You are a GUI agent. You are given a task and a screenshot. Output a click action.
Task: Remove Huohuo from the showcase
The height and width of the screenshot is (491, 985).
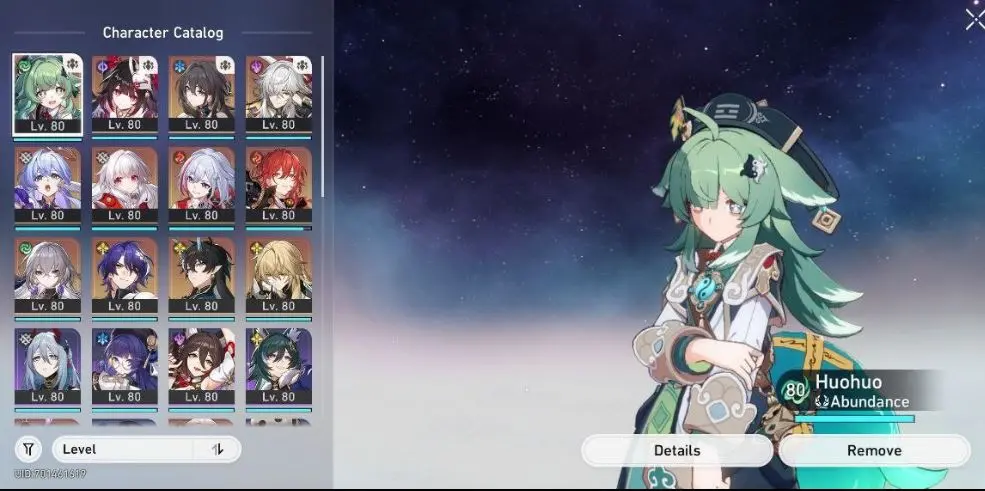point(874,450)
